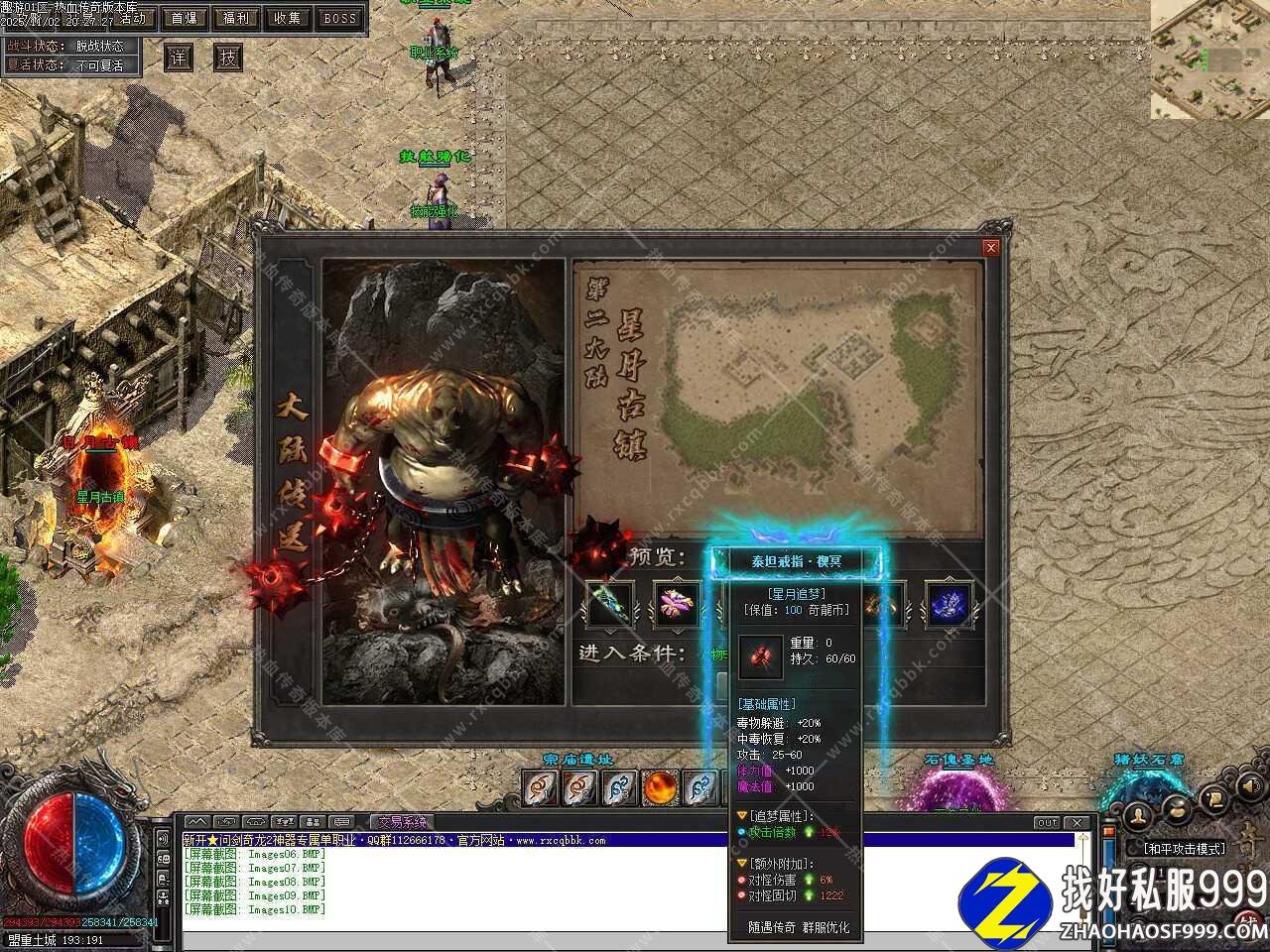Open the BOSS menu

coord(340,18)
